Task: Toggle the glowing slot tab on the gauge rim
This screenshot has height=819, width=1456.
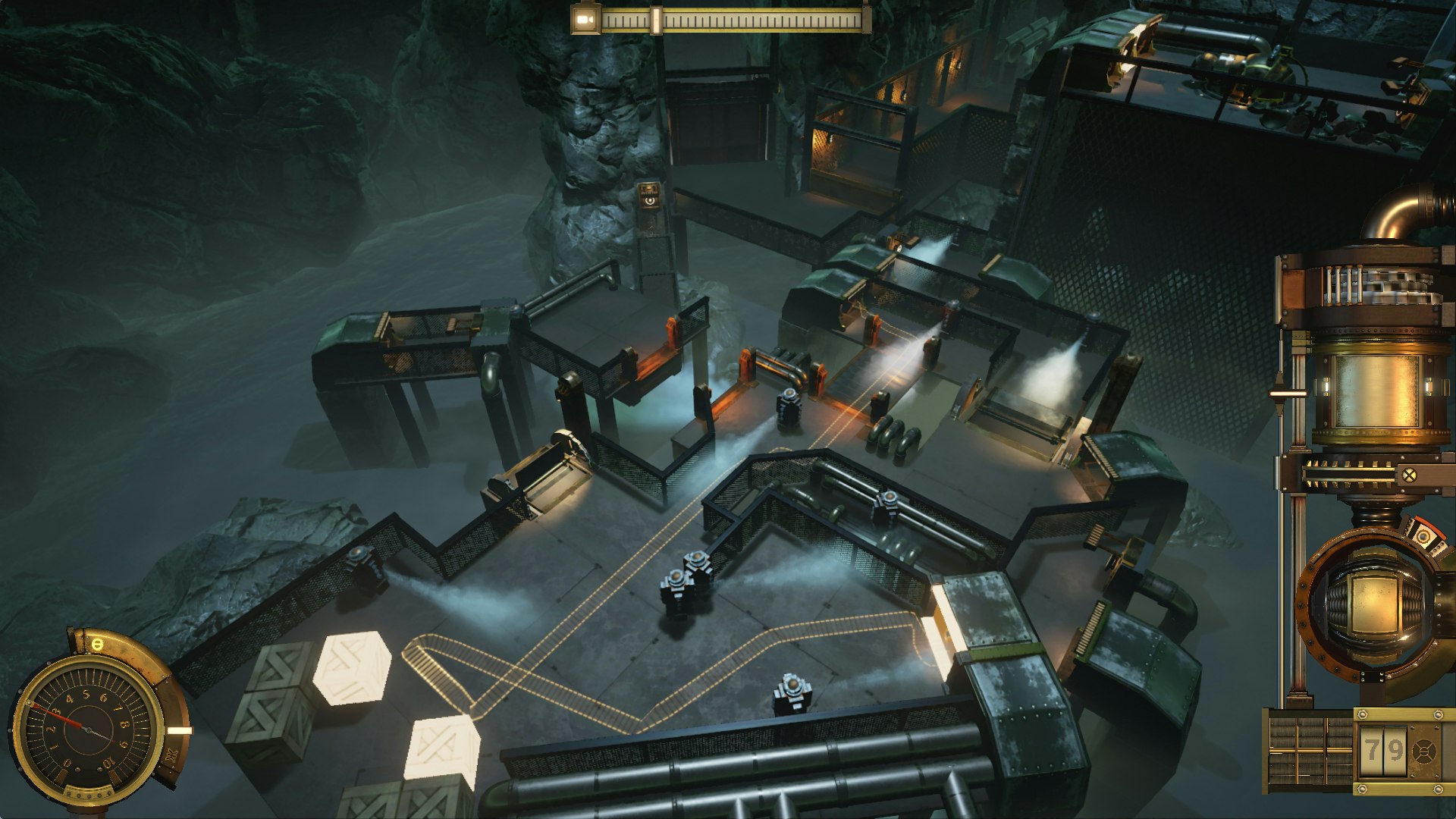Action: pos(179,730)
